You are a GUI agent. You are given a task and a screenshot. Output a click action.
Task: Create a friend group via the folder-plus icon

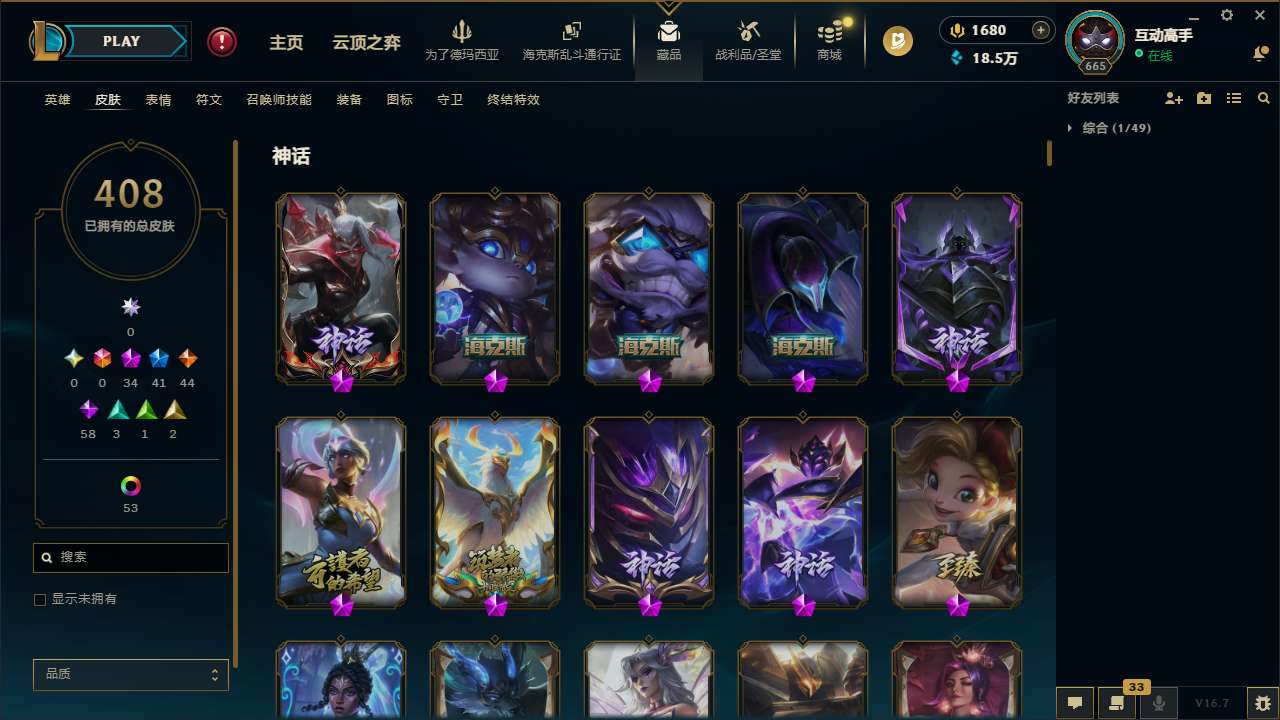click(1204, 98)
